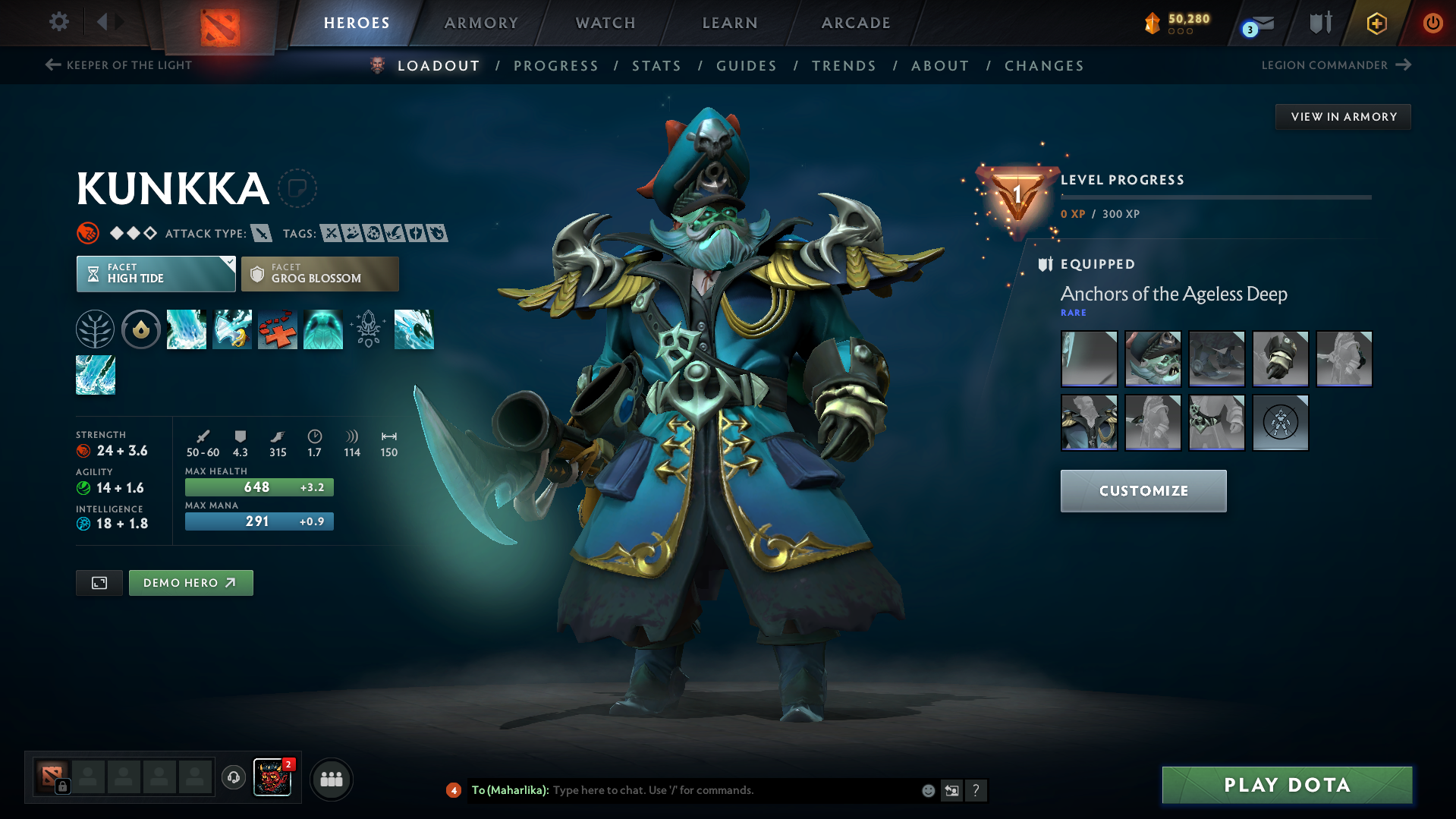Open the WATCH menu

[x=605, y=23]
